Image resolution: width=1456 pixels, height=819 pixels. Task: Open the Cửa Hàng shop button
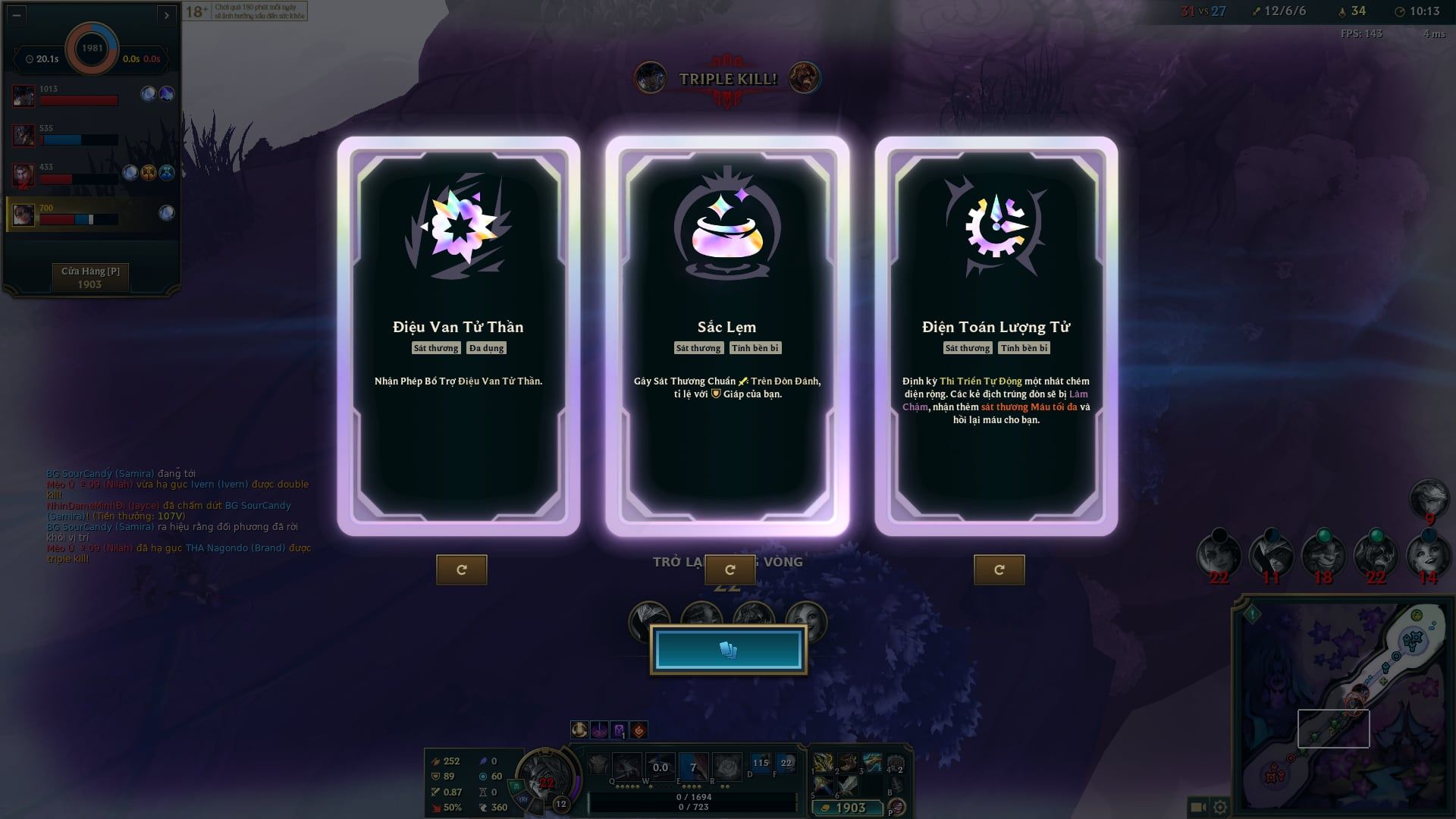pos(90,278)
